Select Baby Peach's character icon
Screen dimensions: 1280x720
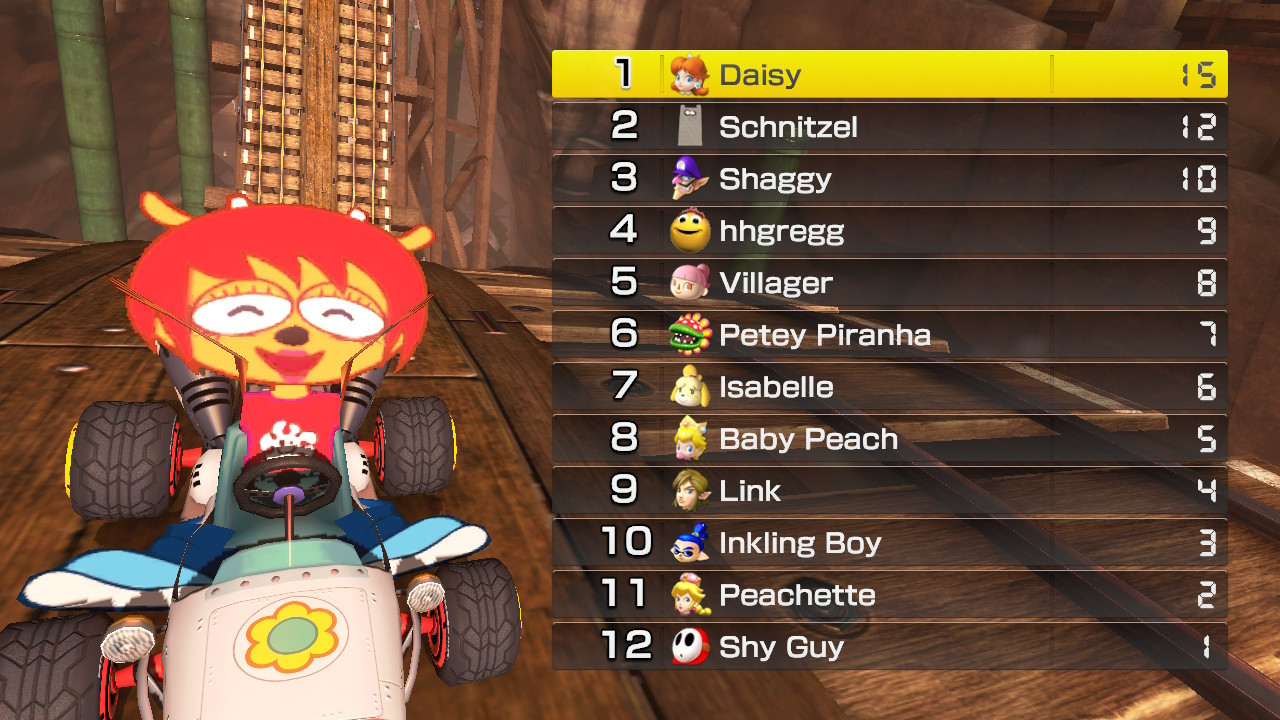coord(691,439)
